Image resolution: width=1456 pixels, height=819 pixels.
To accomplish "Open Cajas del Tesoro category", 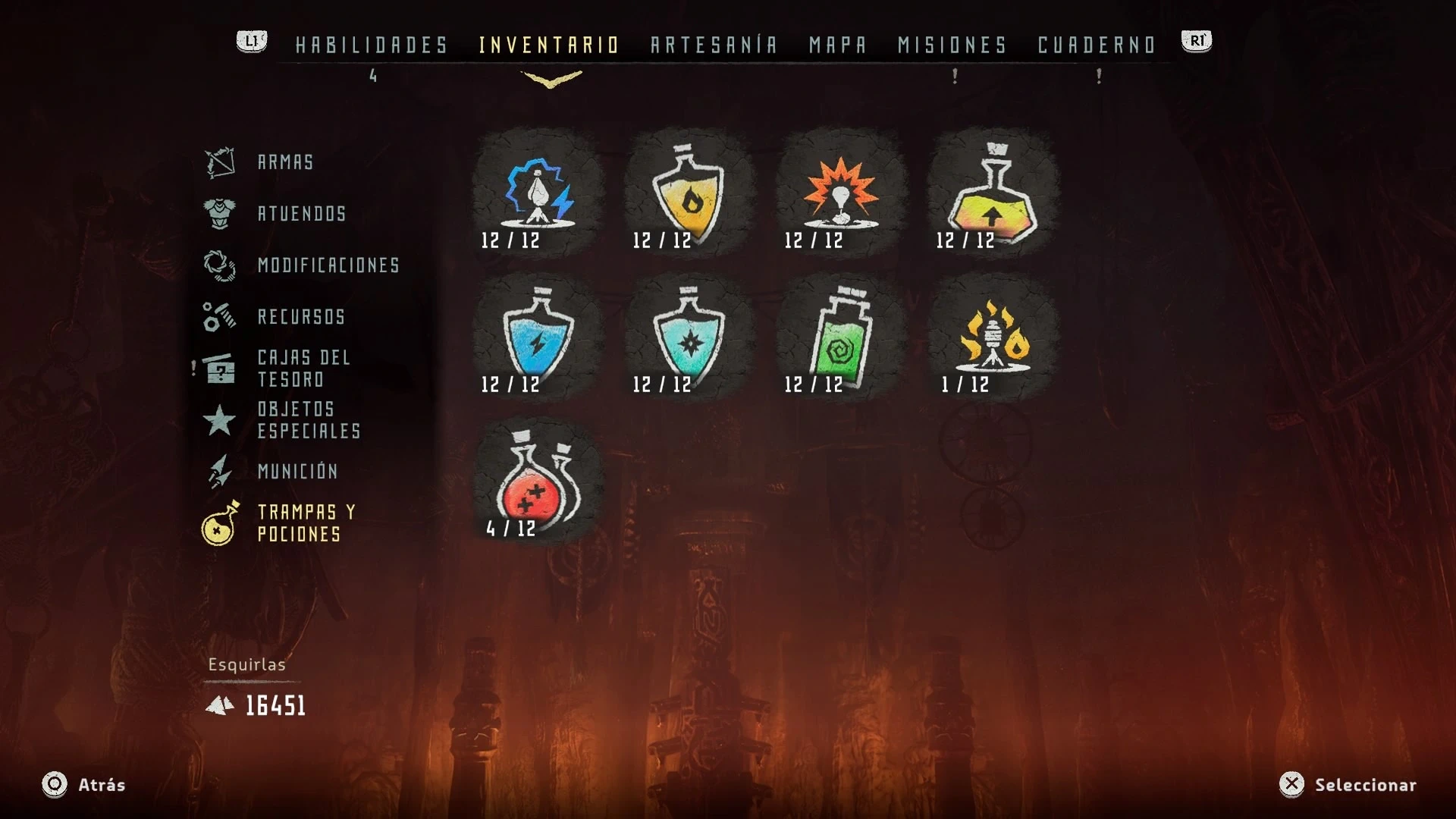I will pos(303,369).
